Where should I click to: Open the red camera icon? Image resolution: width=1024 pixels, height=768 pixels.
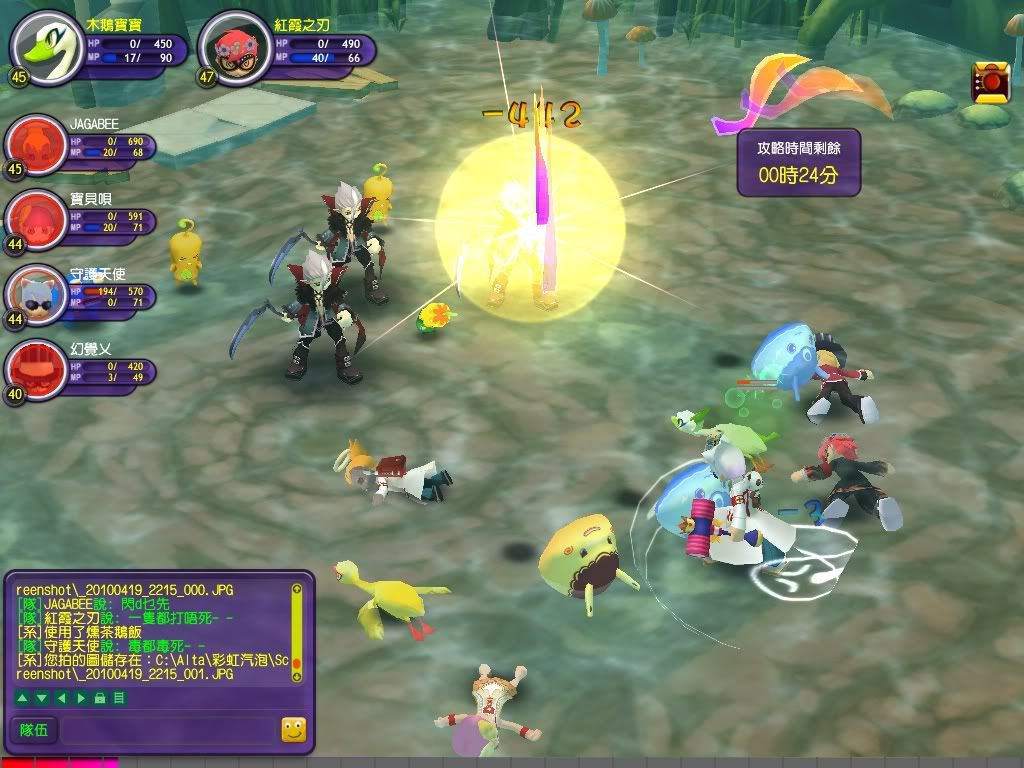pyautogui.click(x=990, y=82)
